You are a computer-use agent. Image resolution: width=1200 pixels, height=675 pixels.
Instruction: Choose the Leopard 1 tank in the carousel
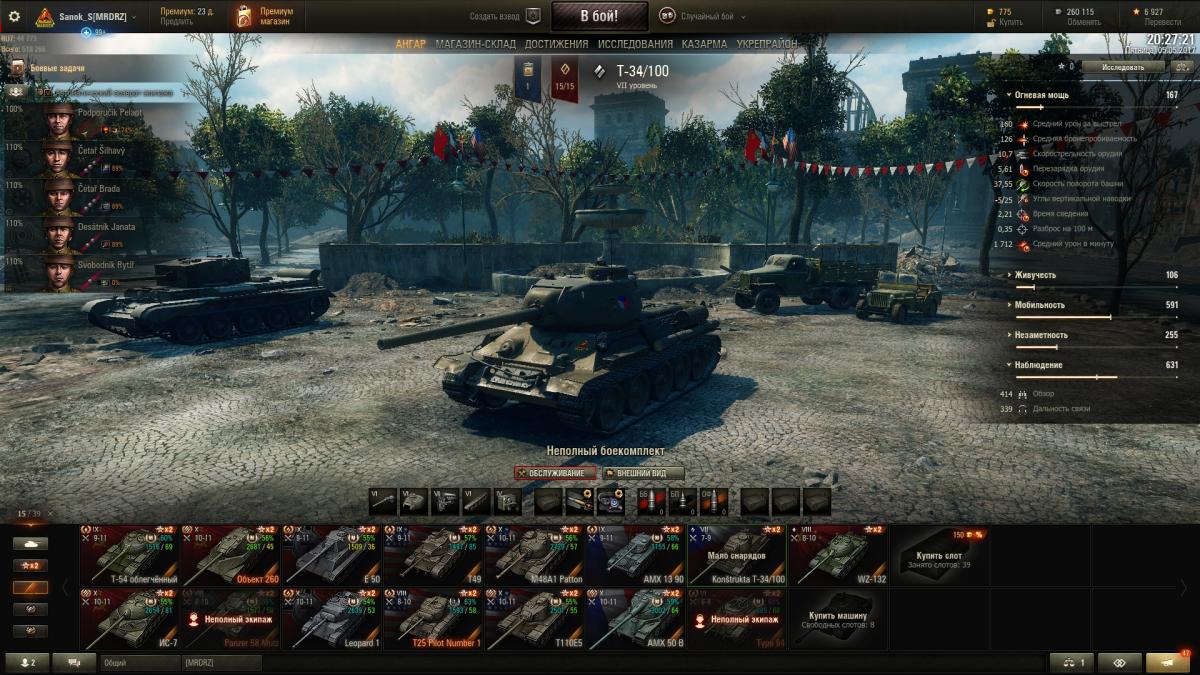click(x=332, y=619)
